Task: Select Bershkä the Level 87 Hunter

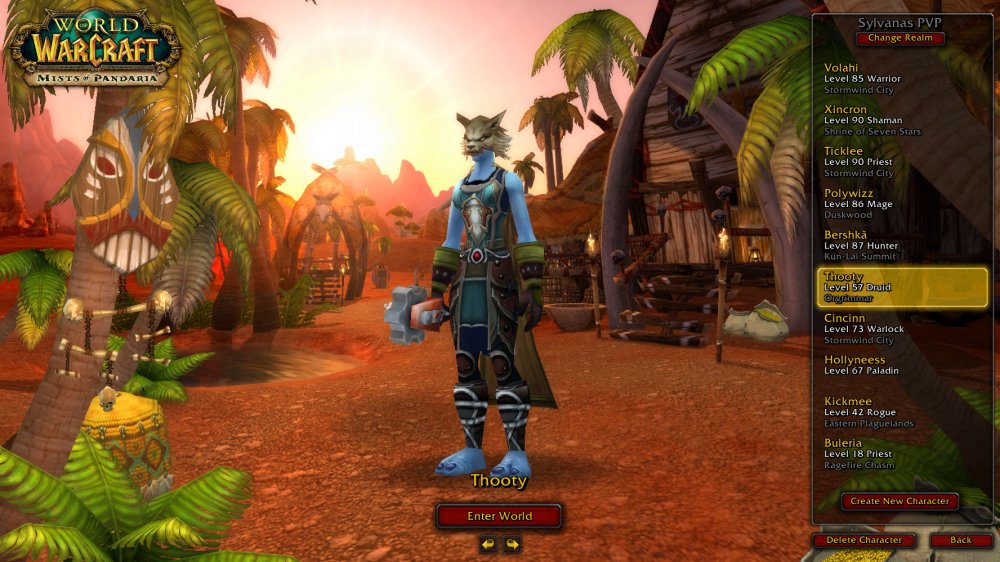Action: point(900,245)
